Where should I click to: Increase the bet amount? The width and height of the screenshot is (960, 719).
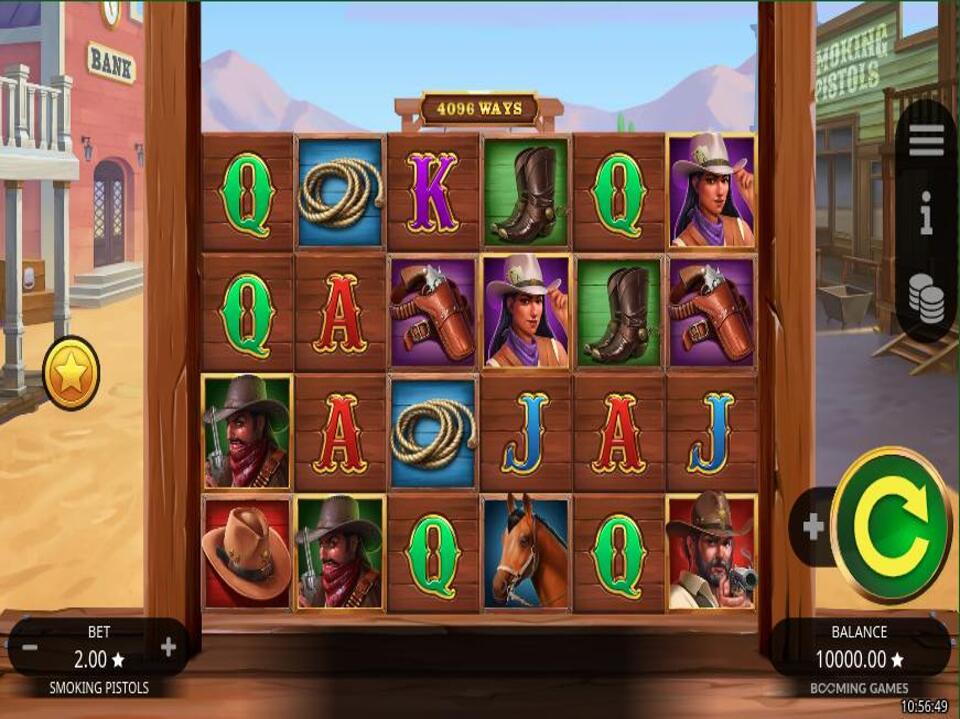168,647
